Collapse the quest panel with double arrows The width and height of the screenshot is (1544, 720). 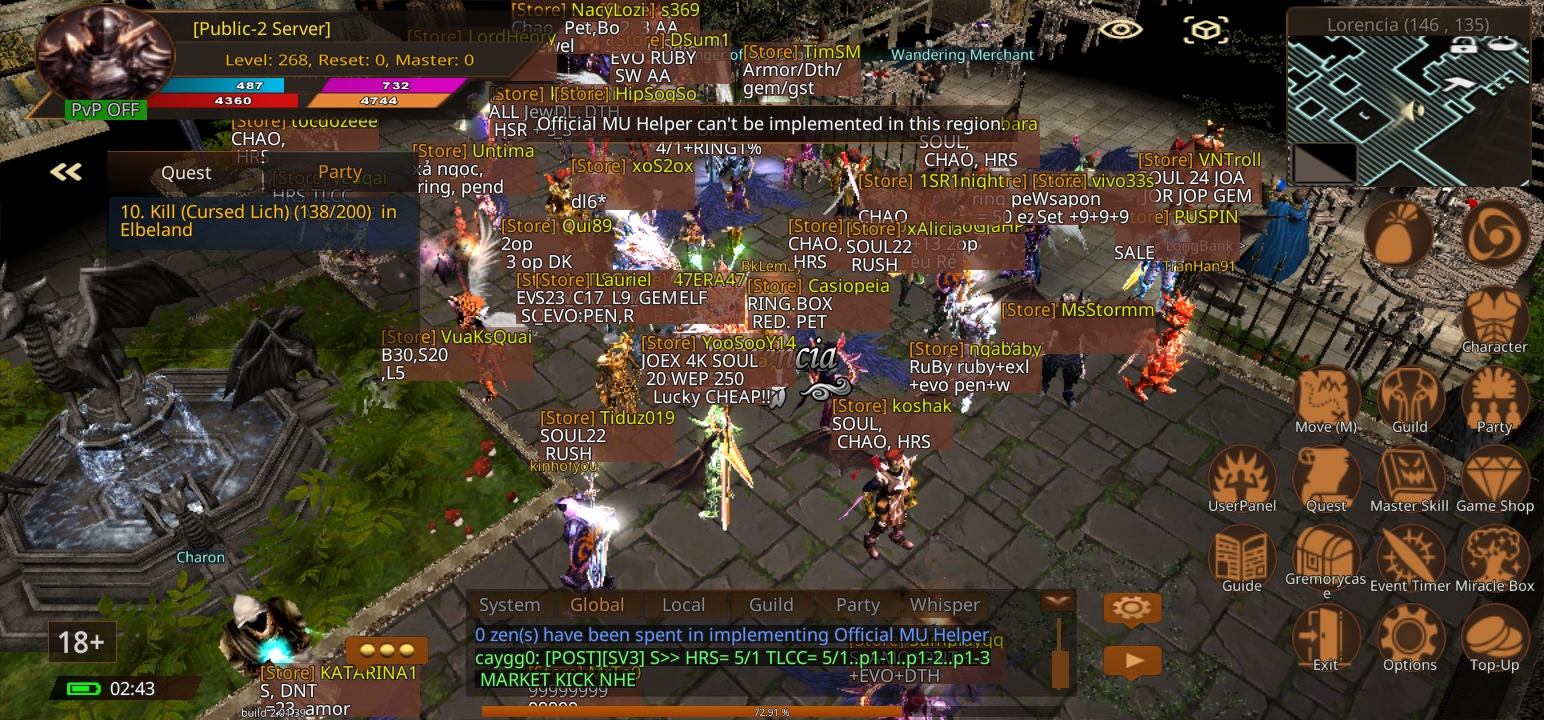(66, 172)
